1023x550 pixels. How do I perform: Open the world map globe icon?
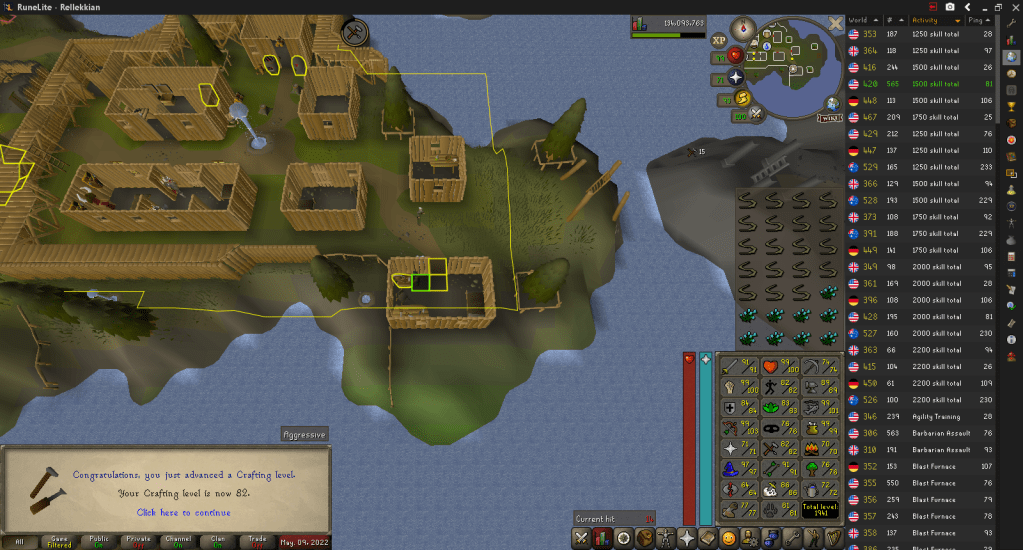coord(832,102)
